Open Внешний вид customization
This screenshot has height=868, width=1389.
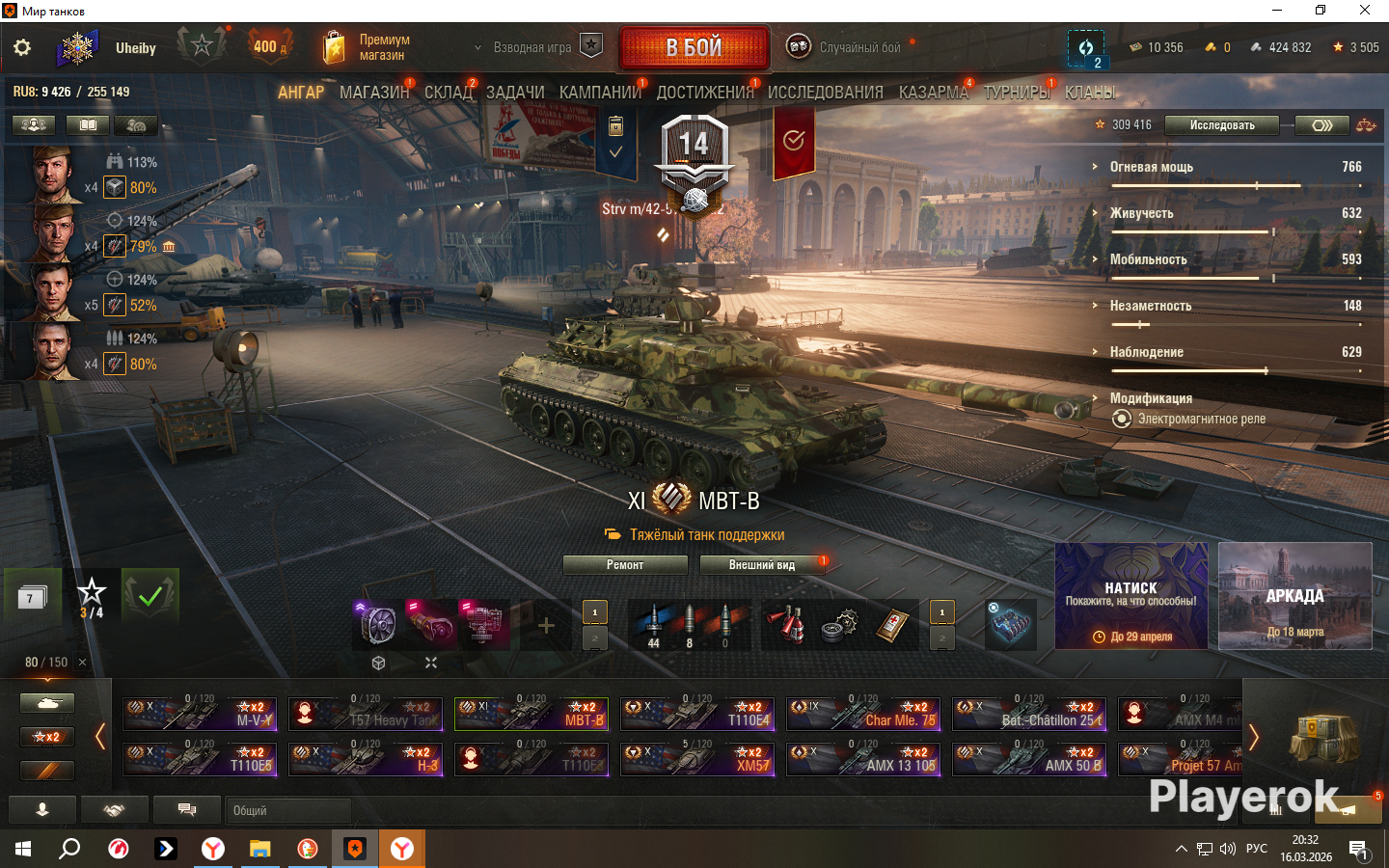coord(762,565)
